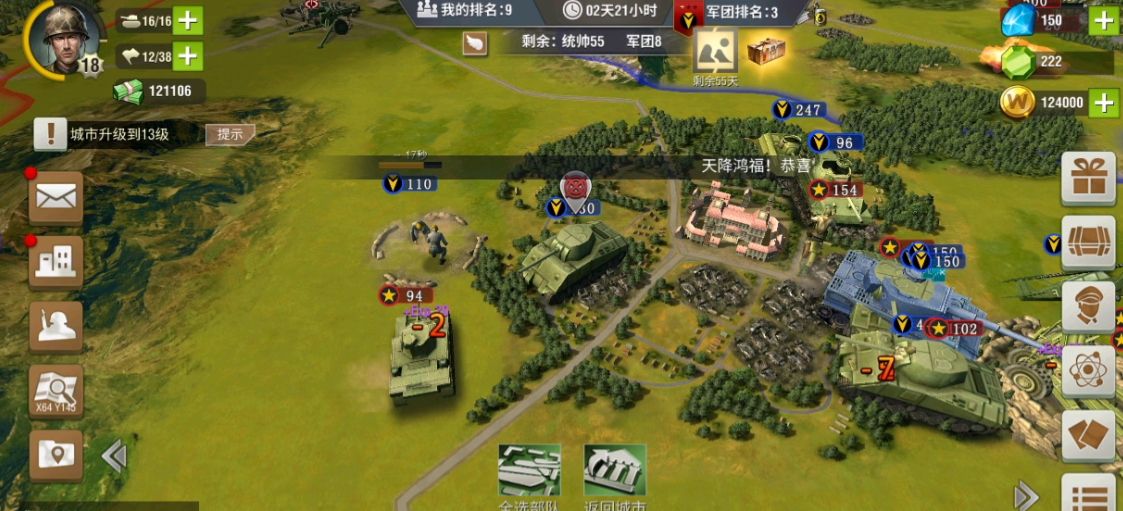Open the mail envelope inbox
This screenshot has height=511, width=1123.
pos(56,197)
